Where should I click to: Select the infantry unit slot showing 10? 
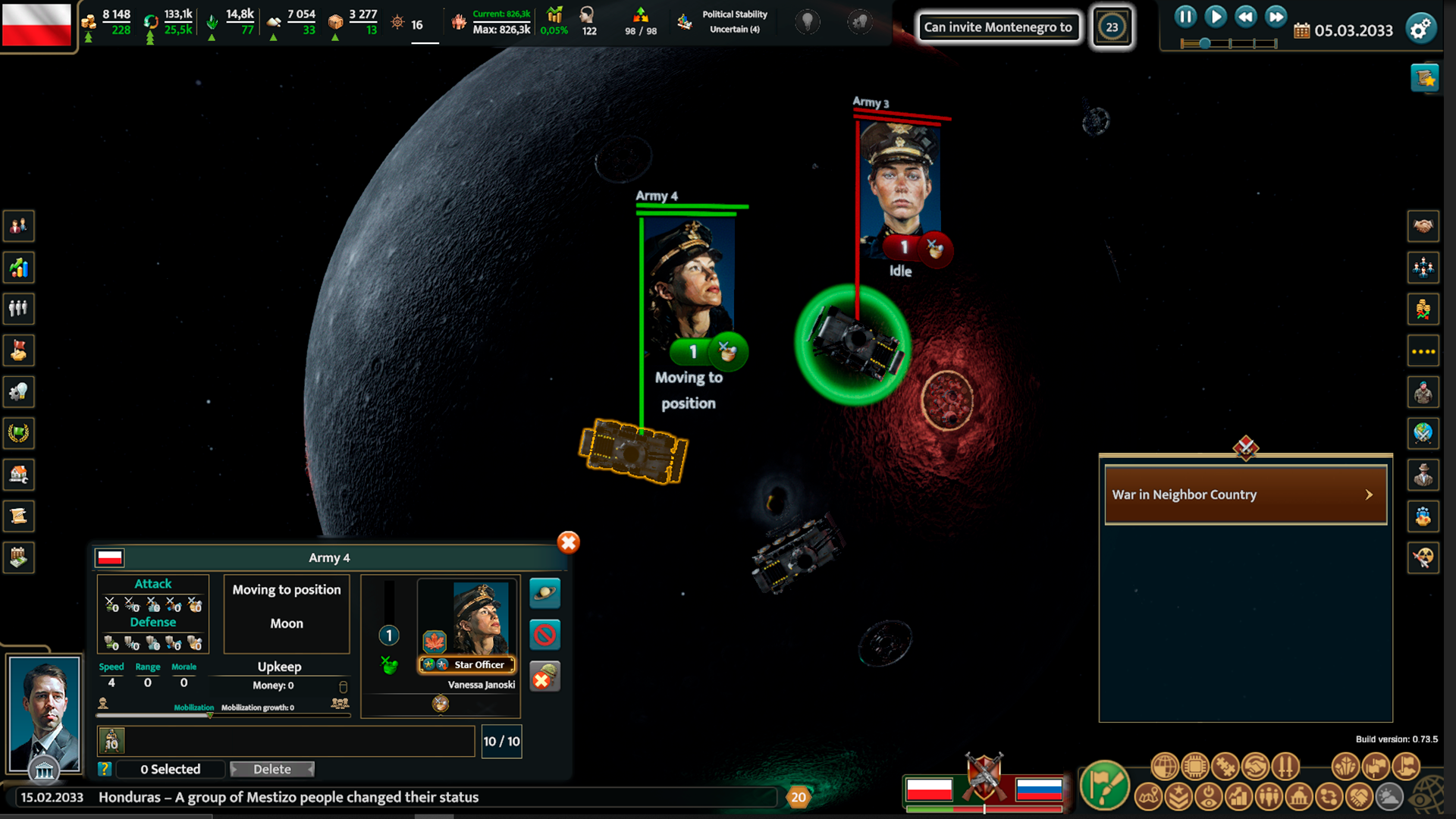coord(112,741)
